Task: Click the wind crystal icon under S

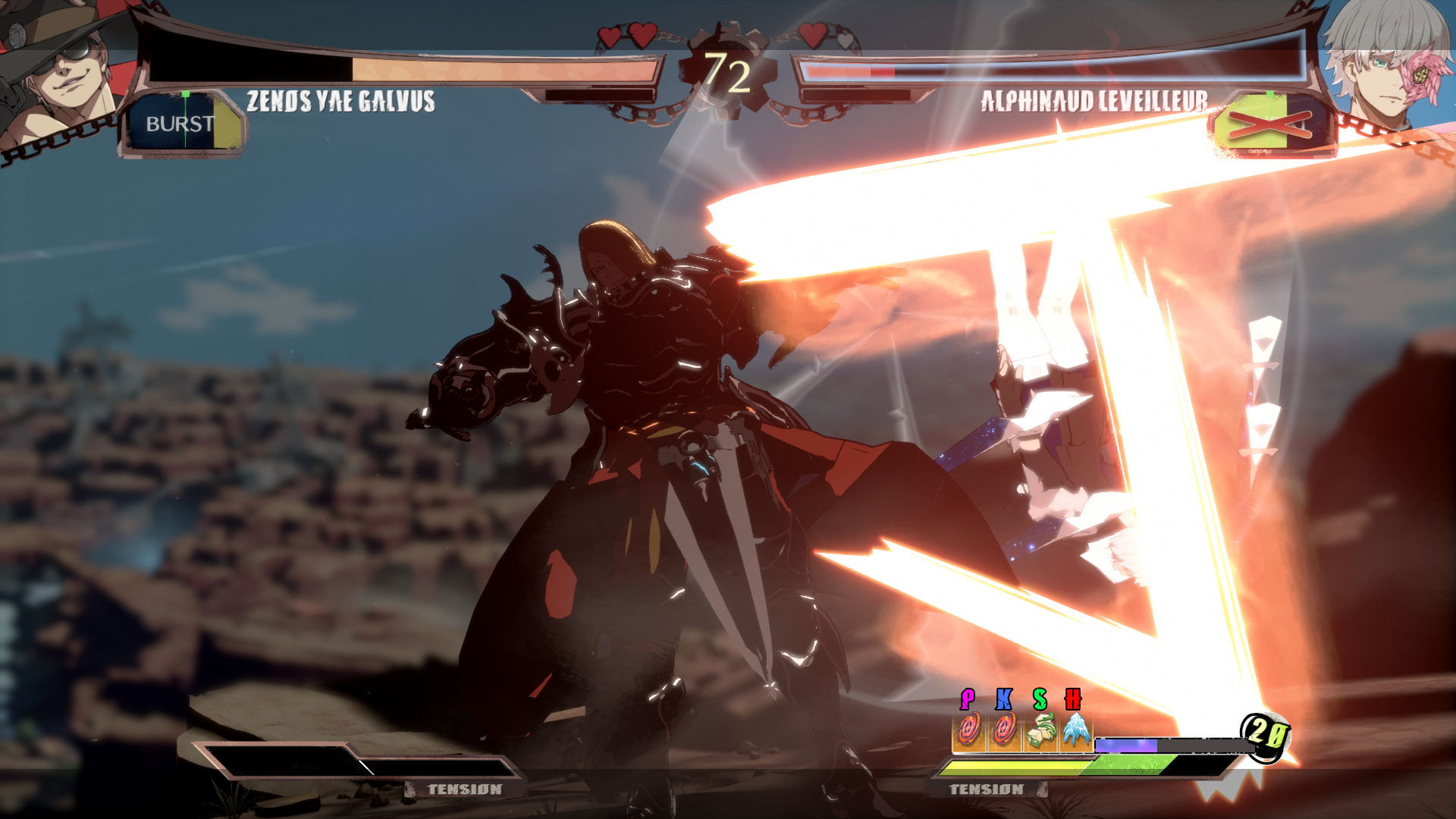Action: tap(1042, 730)
